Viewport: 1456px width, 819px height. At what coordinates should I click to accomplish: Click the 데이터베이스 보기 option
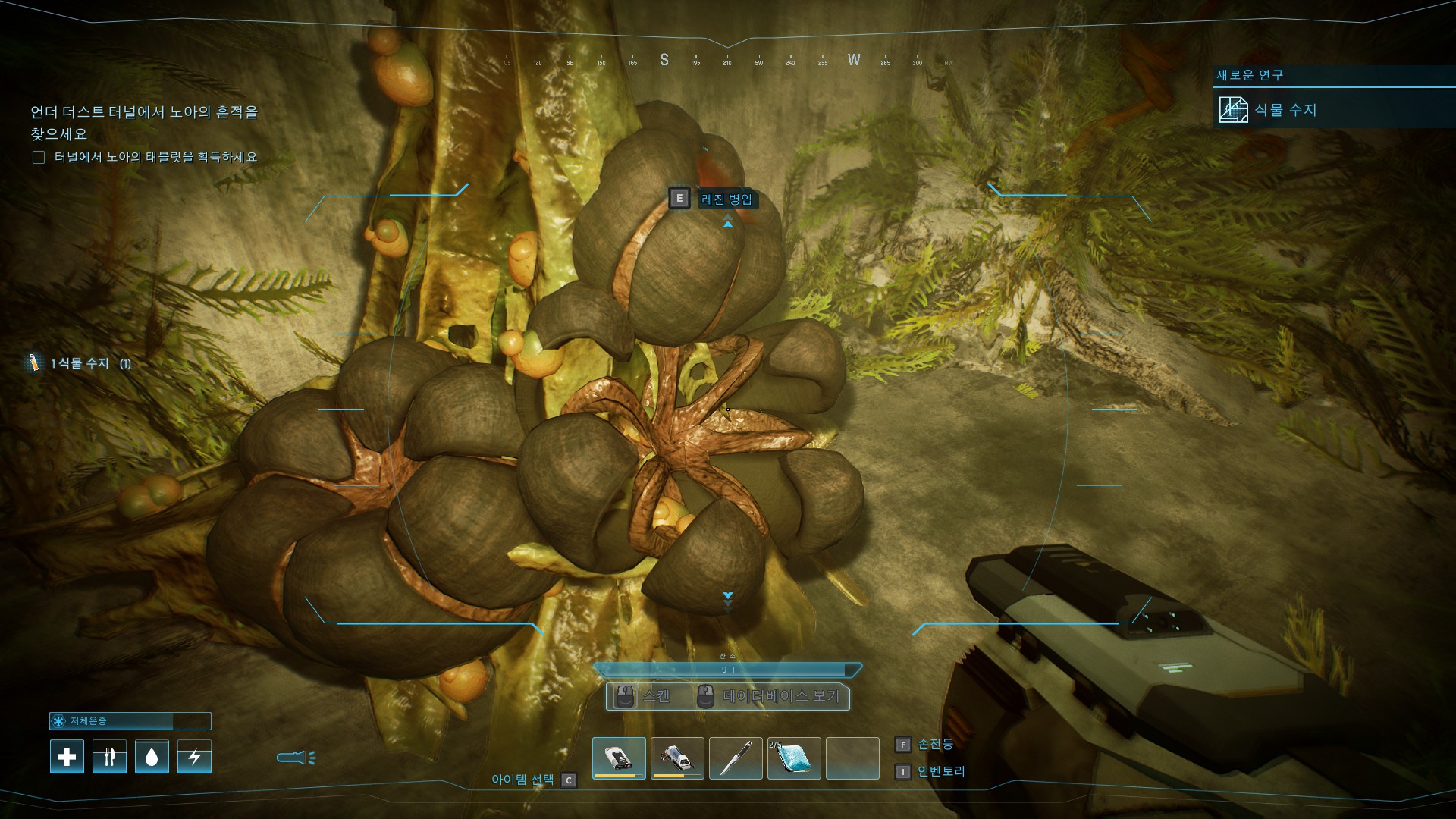pos(781,696)
